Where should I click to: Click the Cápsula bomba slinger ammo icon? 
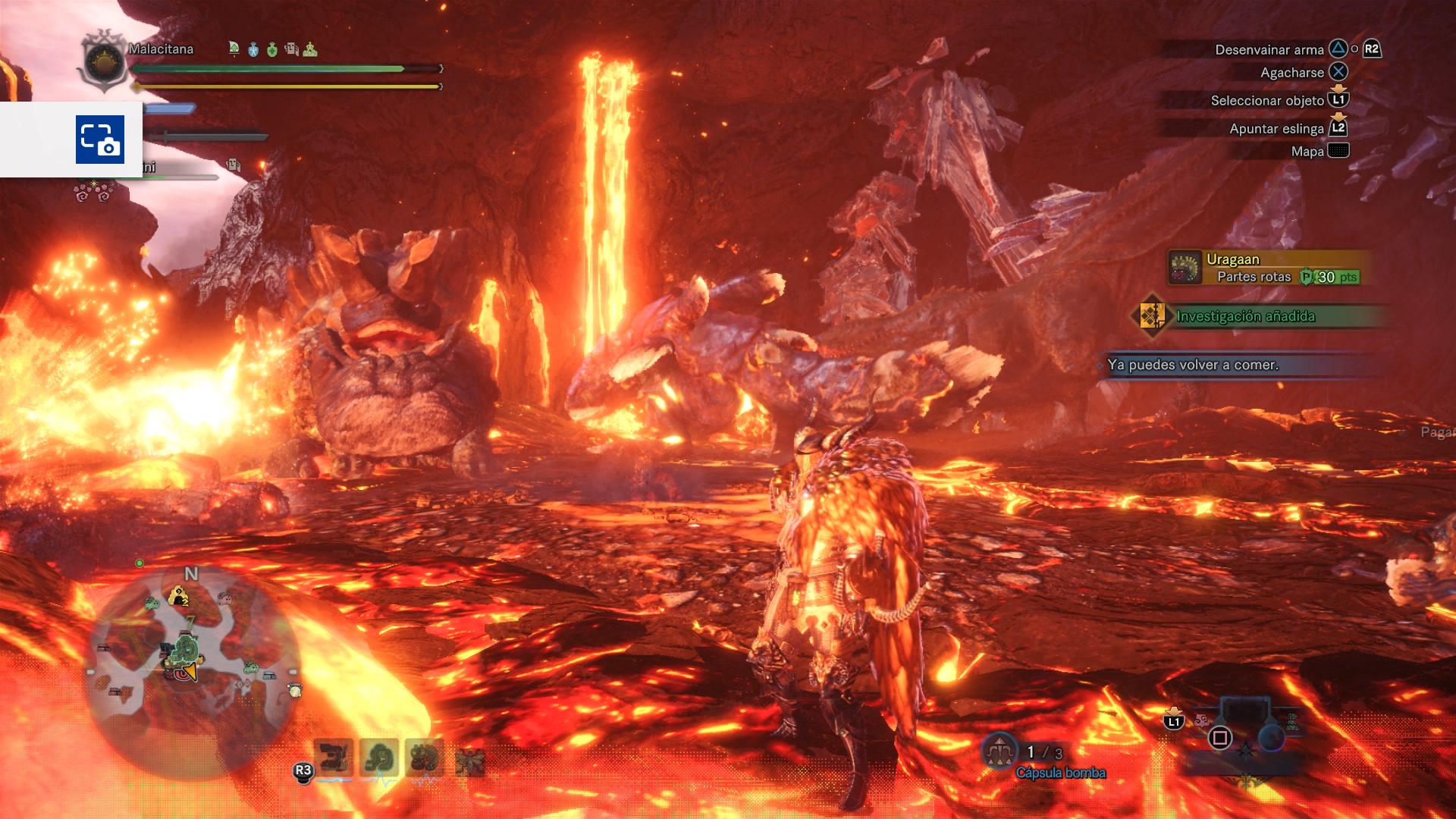click(999, 752)
